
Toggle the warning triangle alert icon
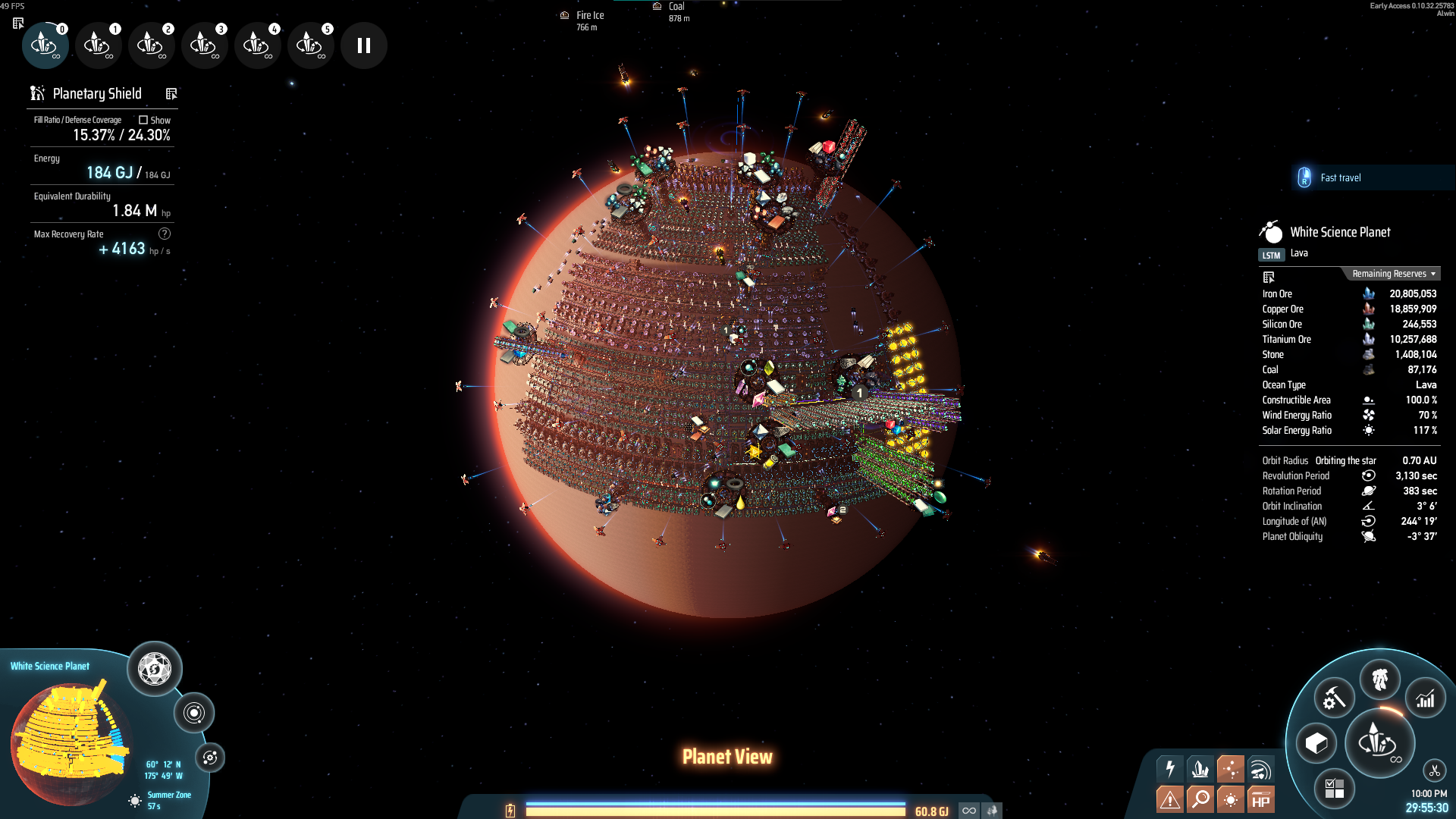(1170, 799)
